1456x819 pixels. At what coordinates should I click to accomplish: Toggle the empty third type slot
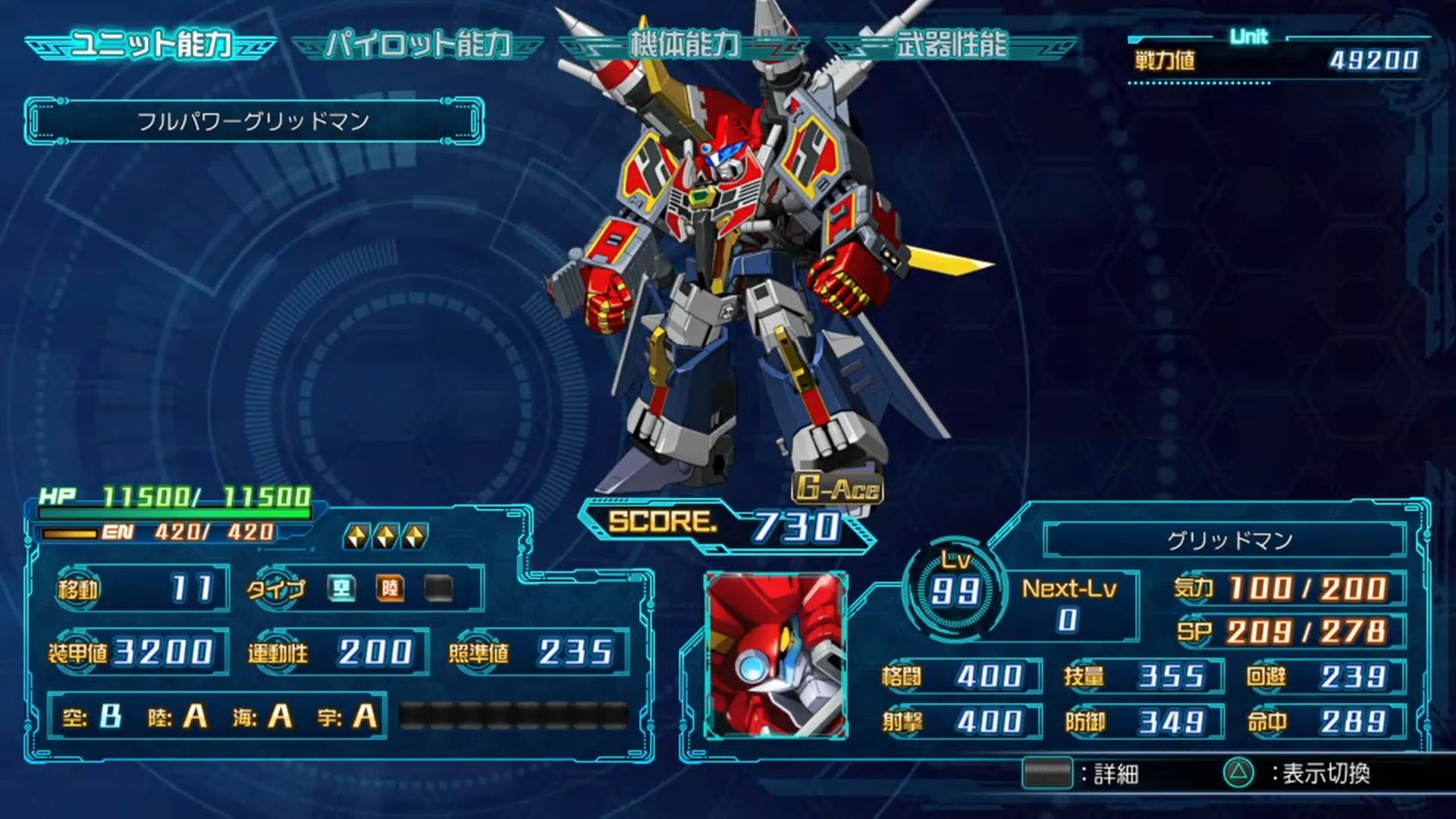[438, 588]
